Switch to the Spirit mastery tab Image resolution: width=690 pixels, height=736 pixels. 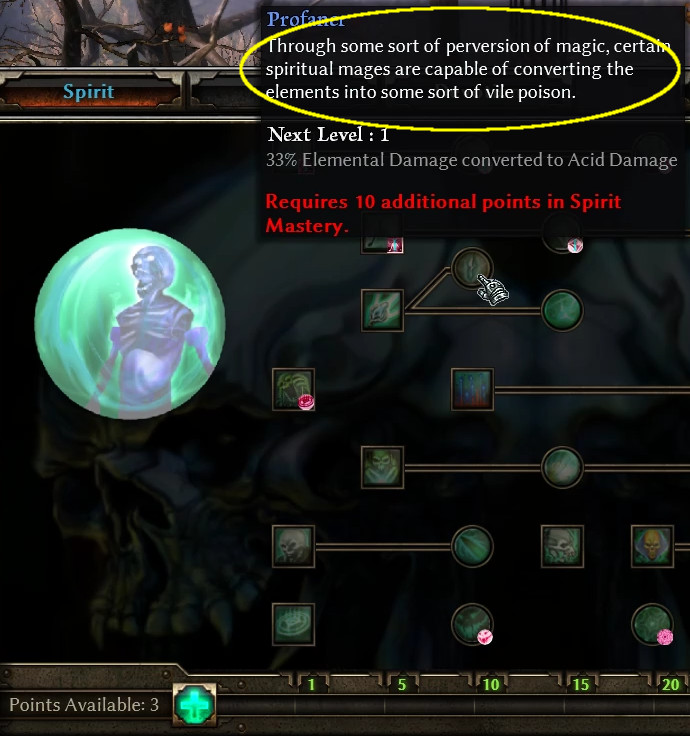pyautogui.click(x=89, y=93)
